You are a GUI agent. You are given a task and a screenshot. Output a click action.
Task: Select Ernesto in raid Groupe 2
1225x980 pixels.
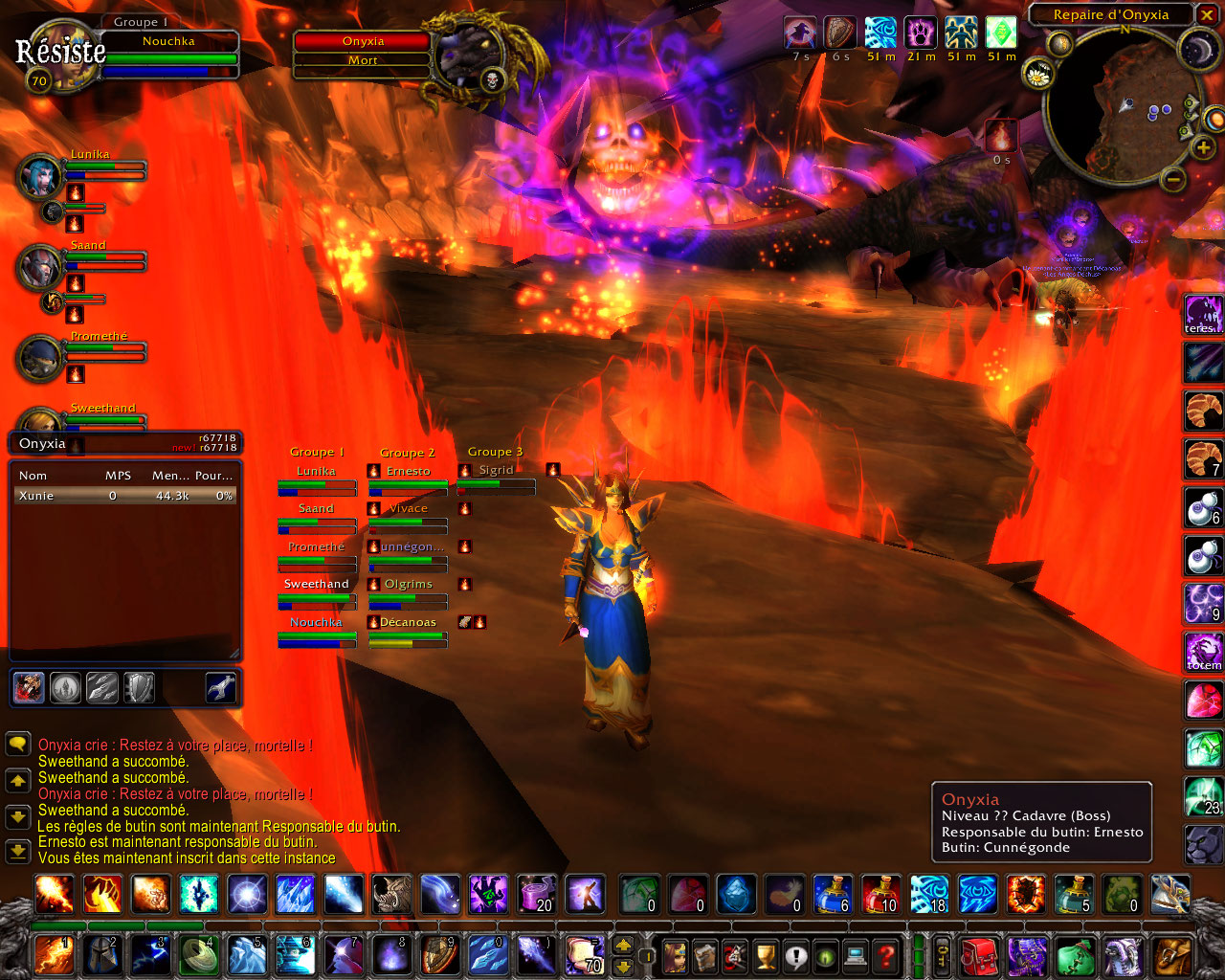coord(409,472)
